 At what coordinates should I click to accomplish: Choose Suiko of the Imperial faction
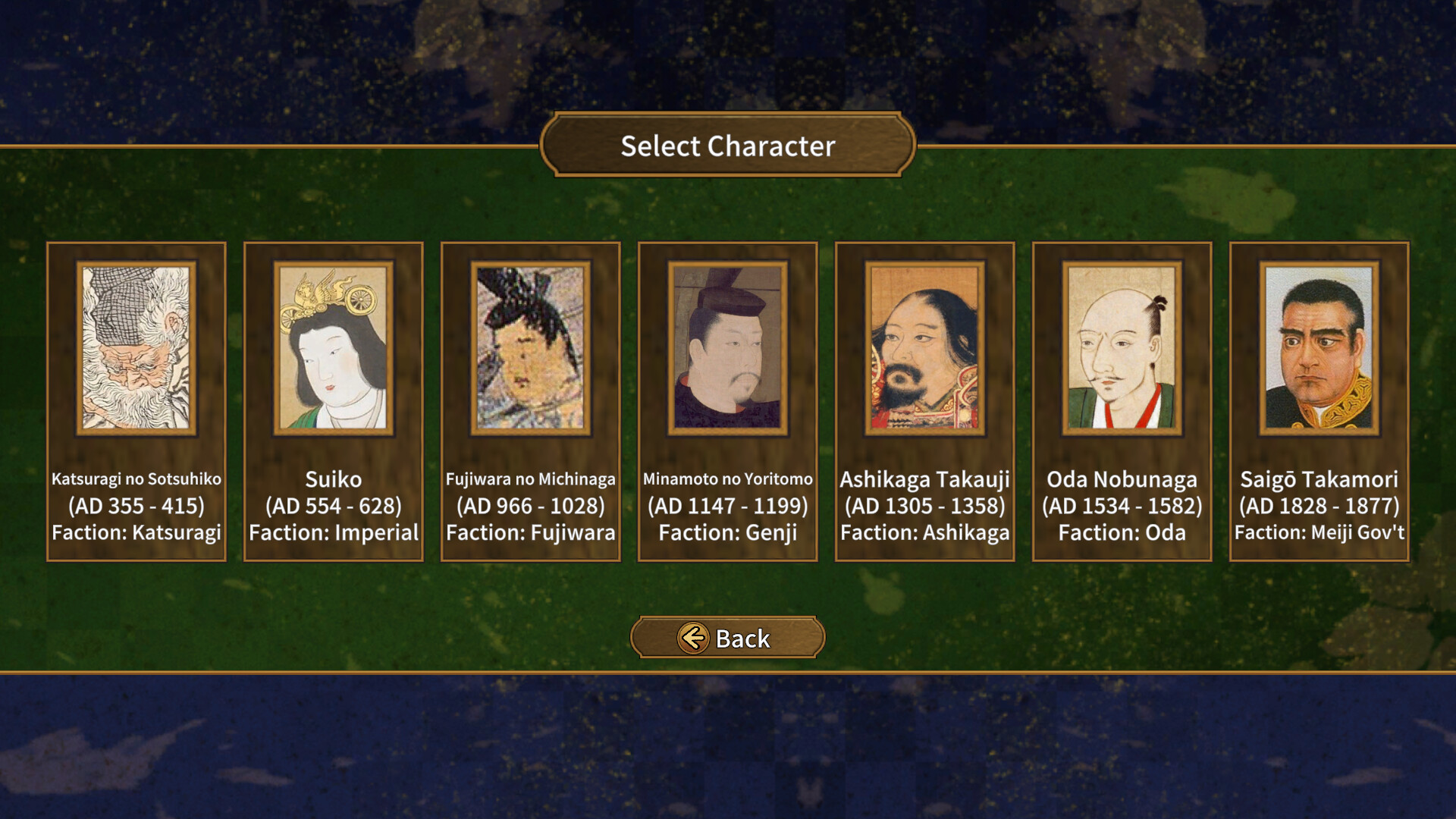click(x=334, y=402)
